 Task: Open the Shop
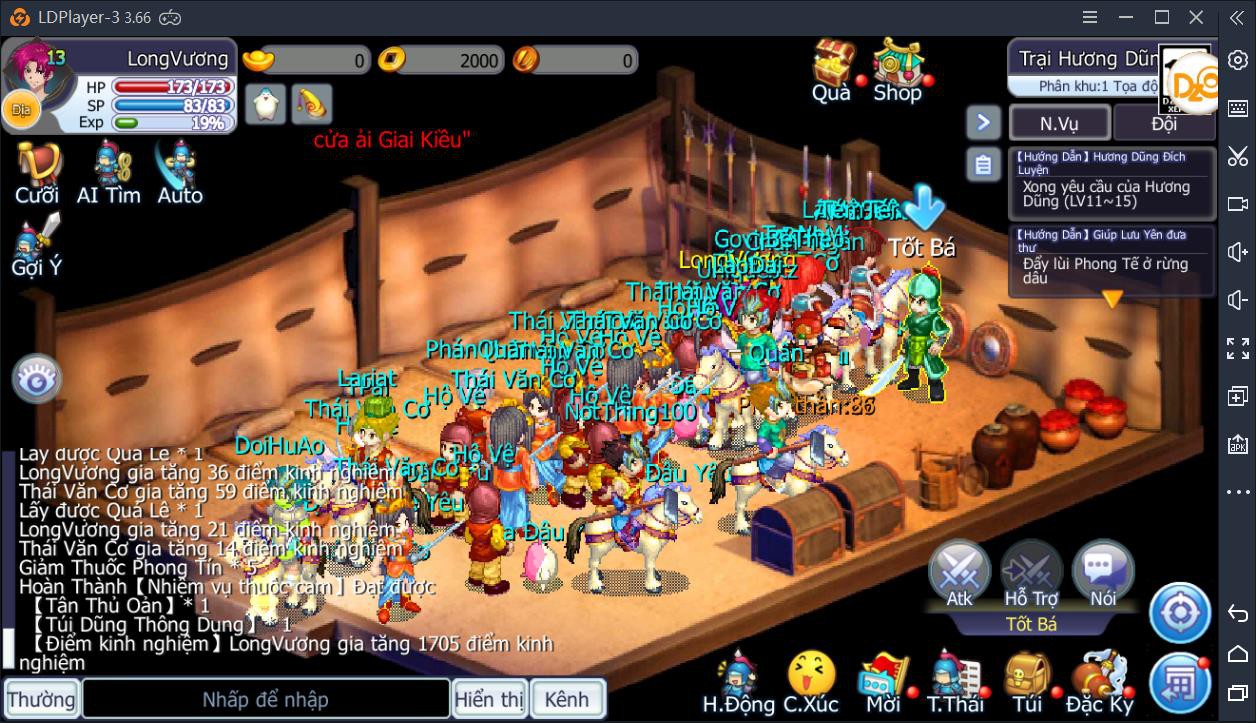coord(897,70)
